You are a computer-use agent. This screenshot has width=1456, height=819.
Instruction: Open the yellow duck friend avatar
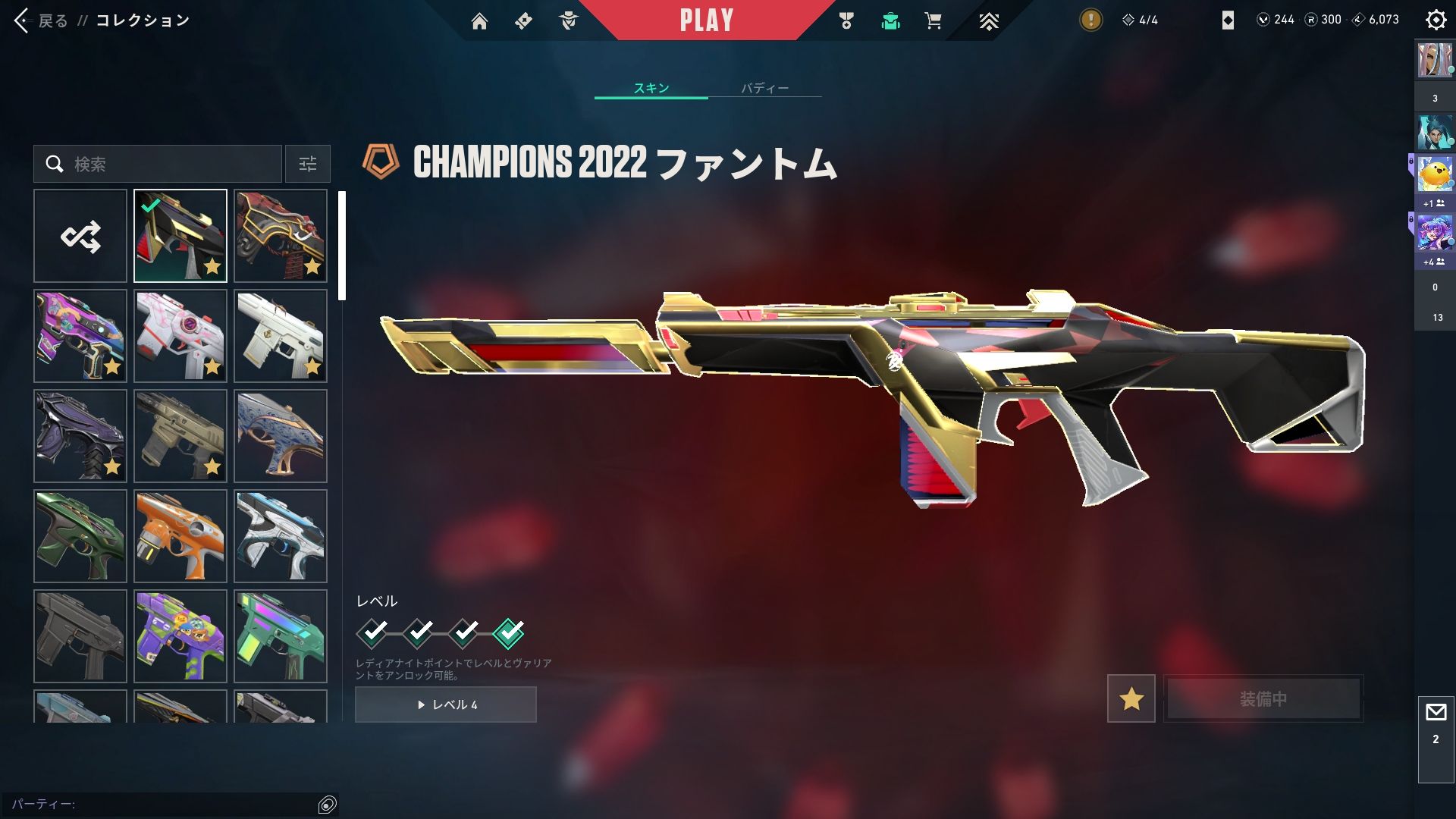[1435, 174]
